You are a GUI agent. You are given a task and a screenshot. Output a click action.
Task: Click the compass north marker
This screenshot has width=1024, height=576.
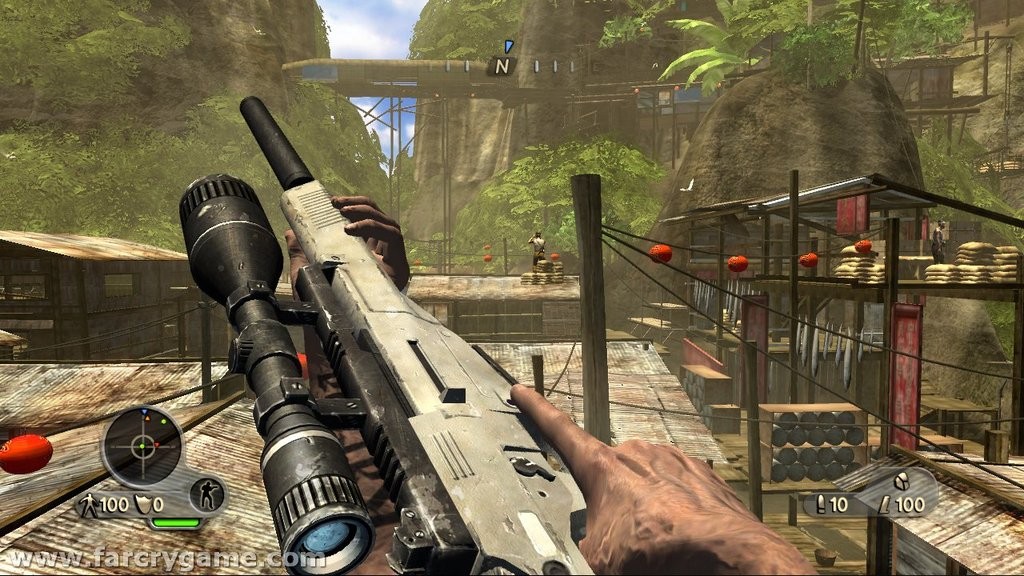(502, 67)
